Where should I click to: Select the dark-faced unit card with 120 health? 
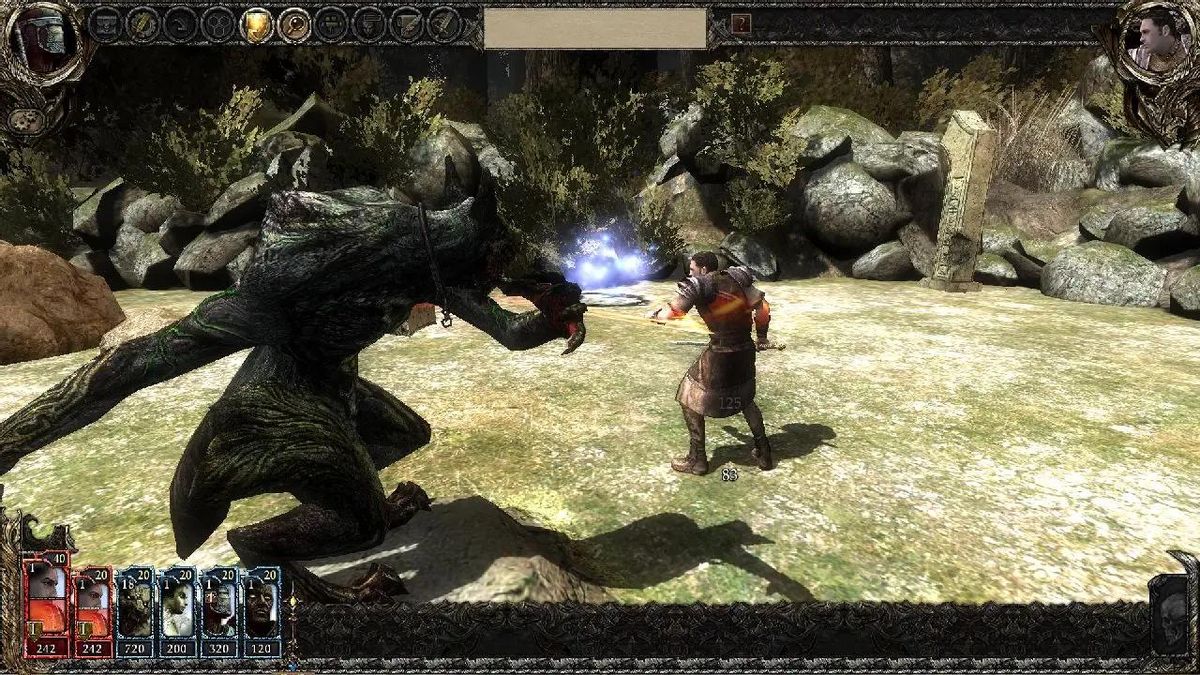pyautogui.click(x=261, y=612)
